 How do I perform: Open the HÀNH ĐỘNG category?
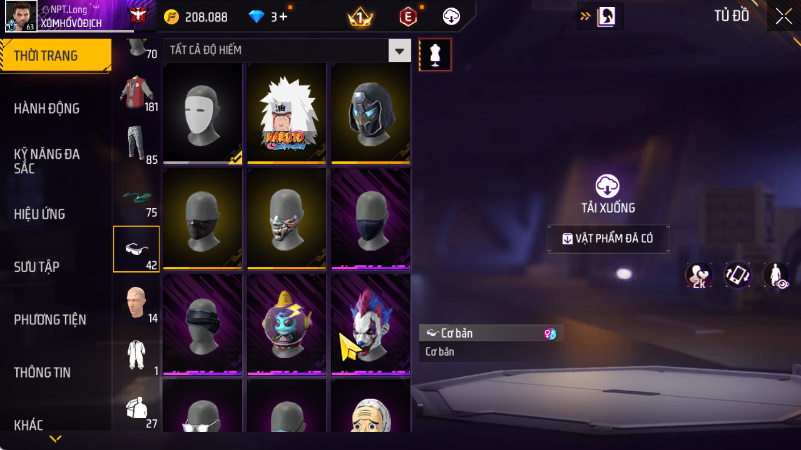tap(47, 108)
